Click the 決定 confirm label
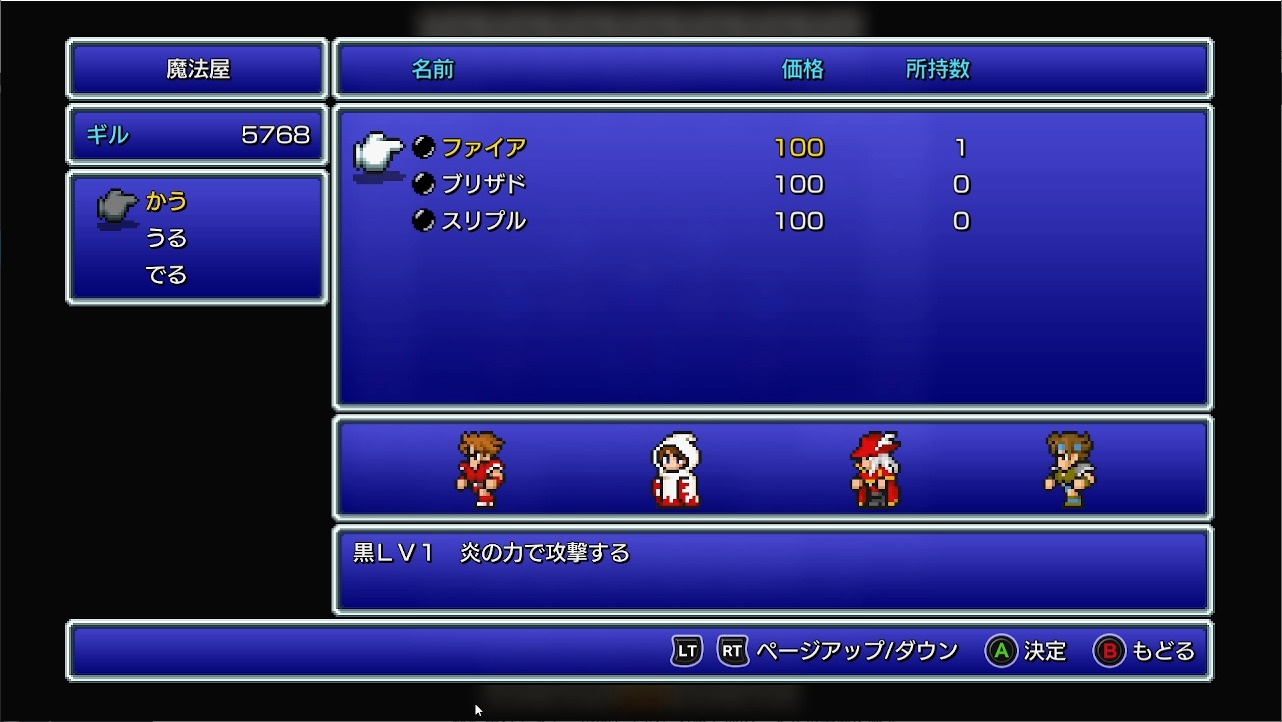Viewport: 1282px width, 722px height. tap(1043, 650)
